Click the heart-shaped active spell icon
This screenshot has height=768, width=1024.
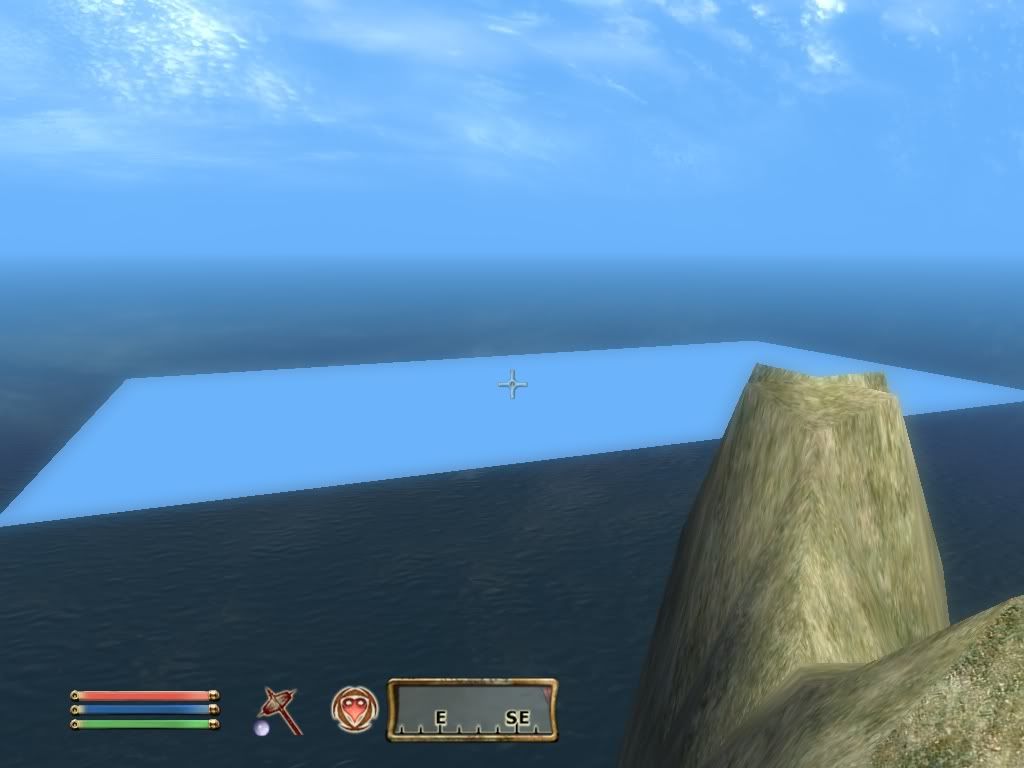pos(354,709)
